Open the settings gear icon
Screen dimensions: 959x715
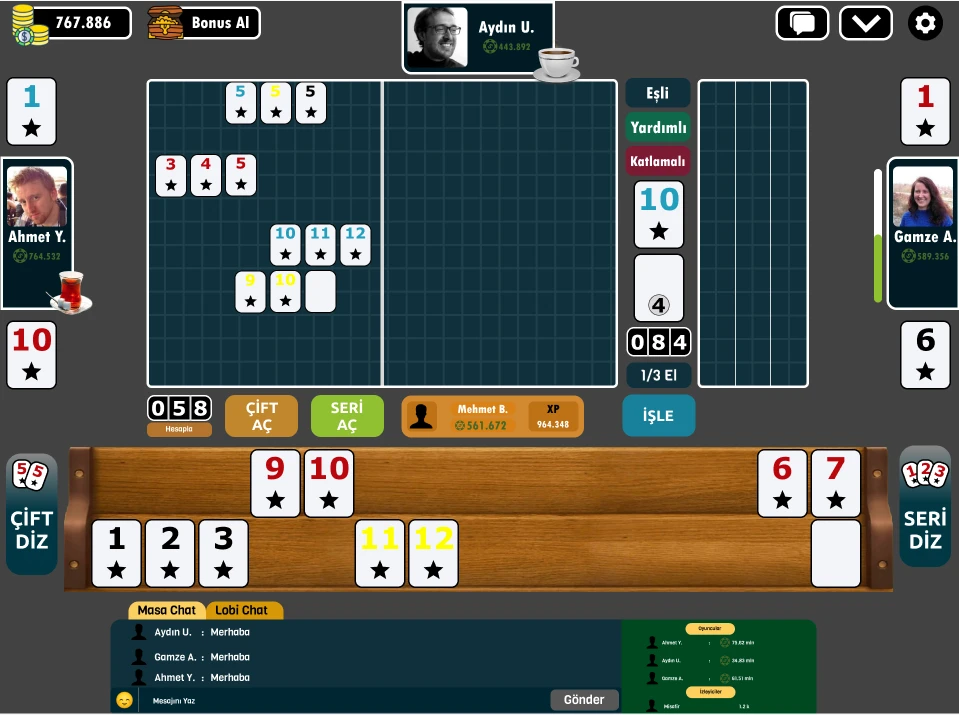click(925, 23)
